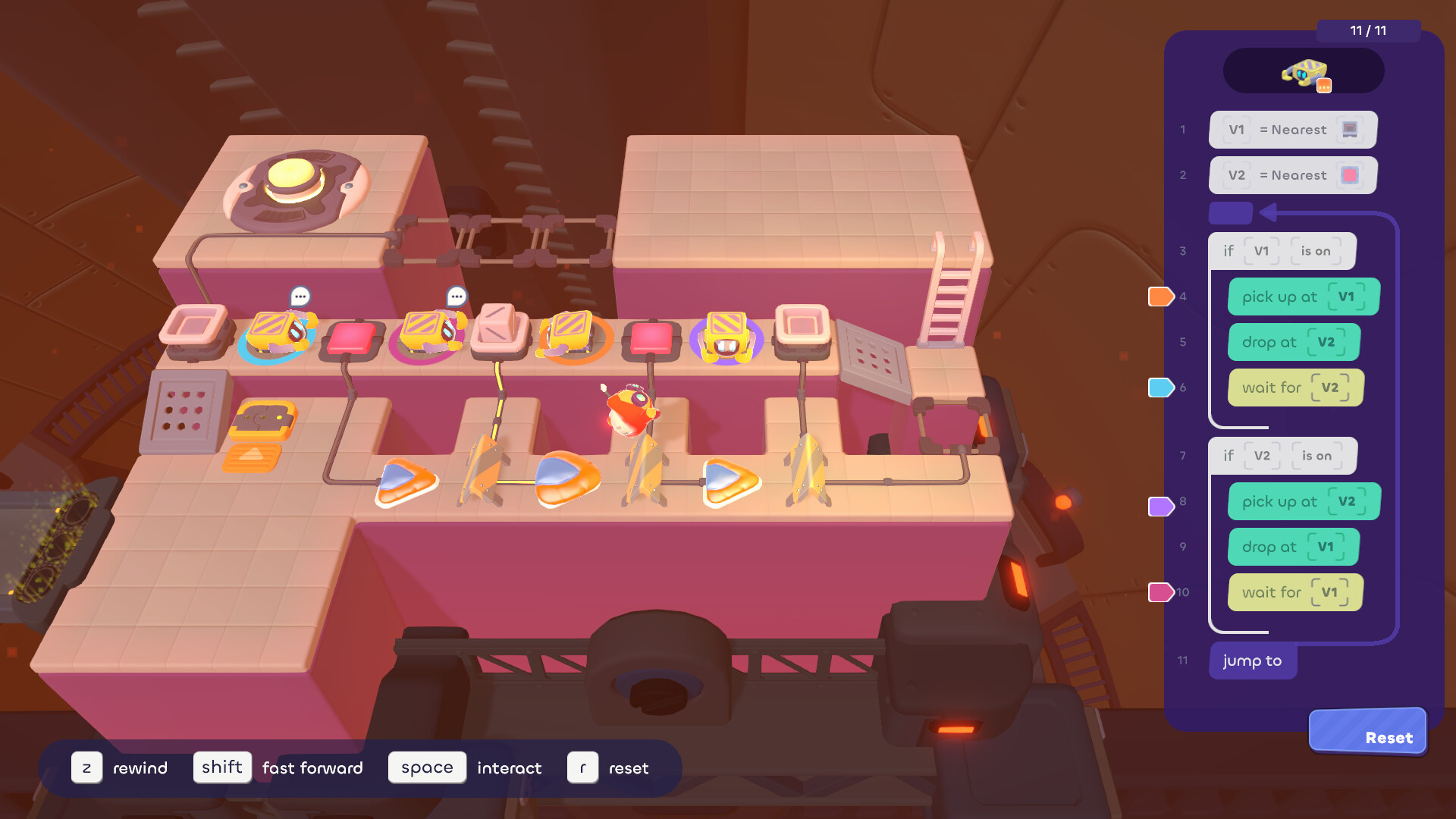Select the "if V2 is on" block on line 7

(1282, 456)
